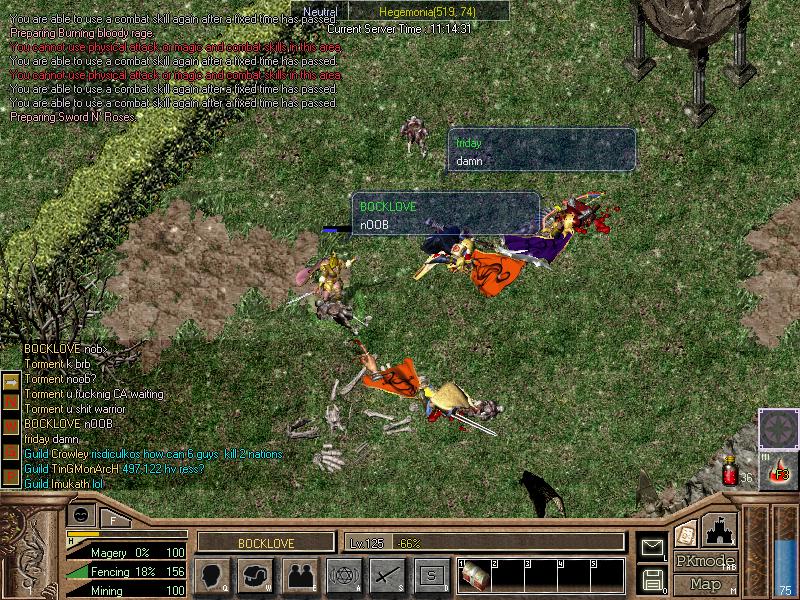The height and width of the screenshot is (600, 800).
Task: Open the head profile character button
Action: pos(212,576)
